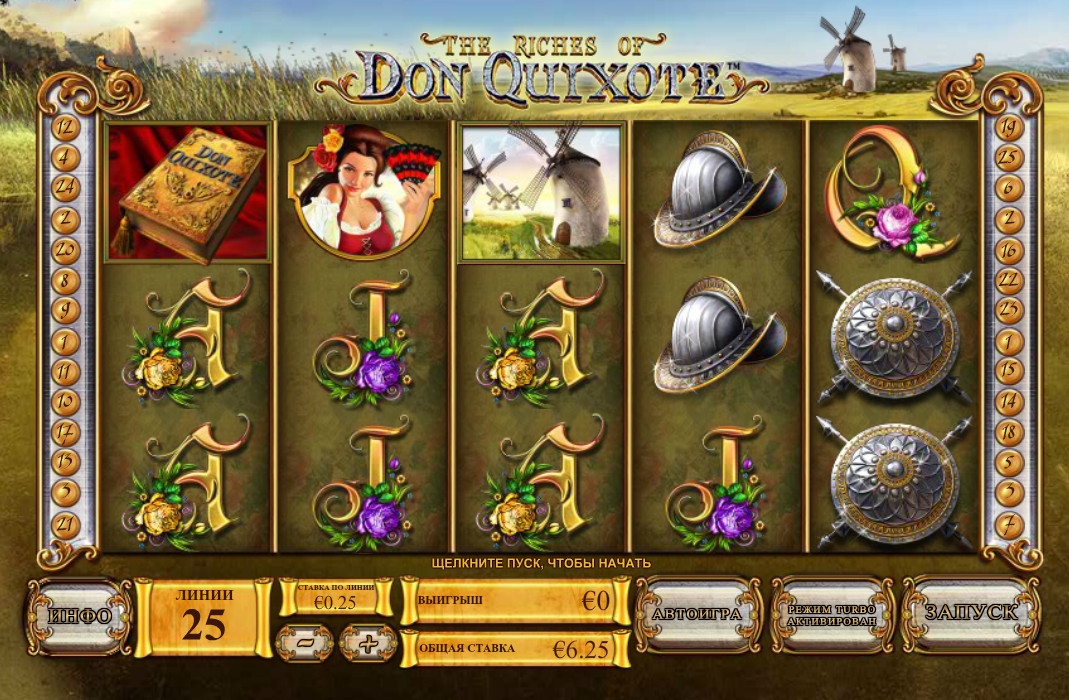Select payline number 25
1069x700 pixels.
point(1008,157)
